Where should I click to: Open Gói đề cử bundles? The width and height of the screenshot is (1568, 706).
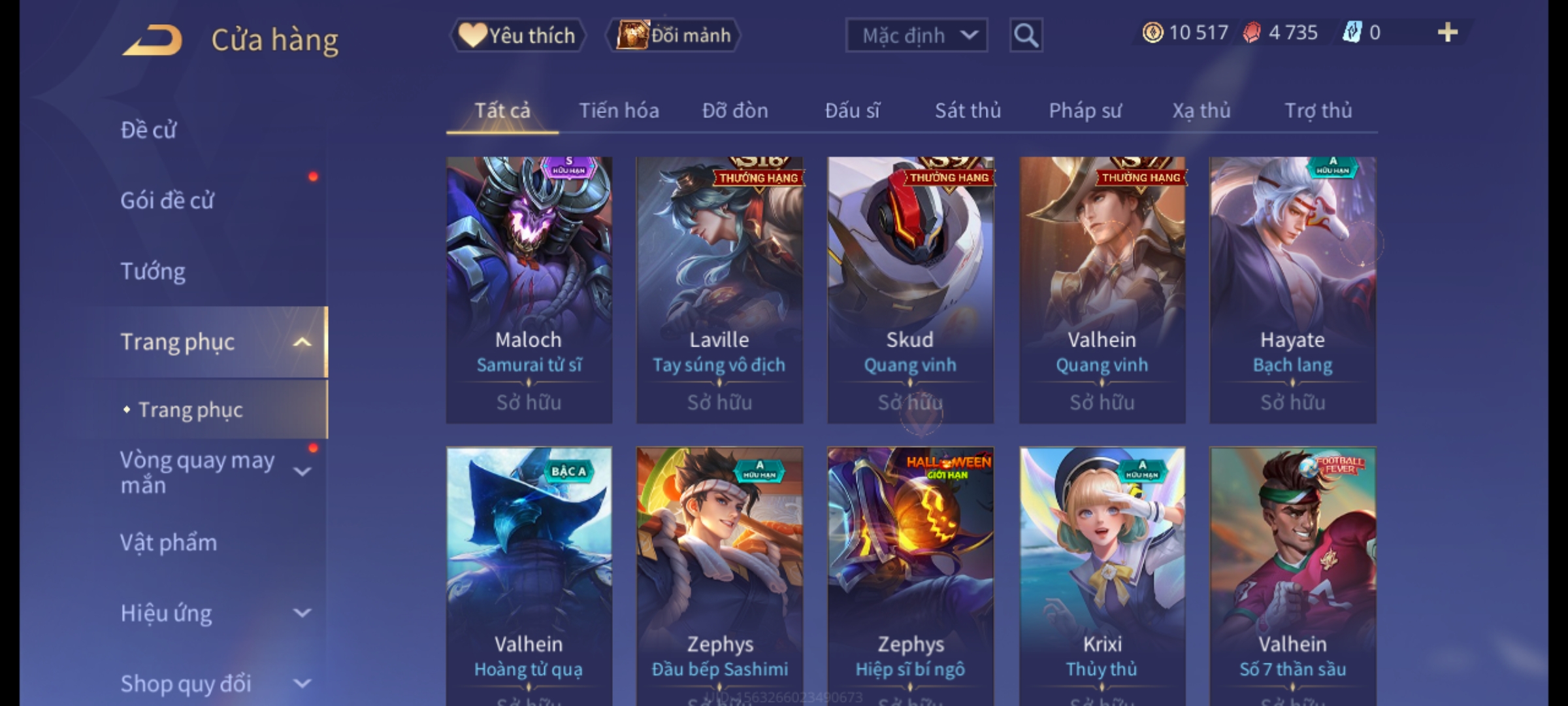[167, 201]
